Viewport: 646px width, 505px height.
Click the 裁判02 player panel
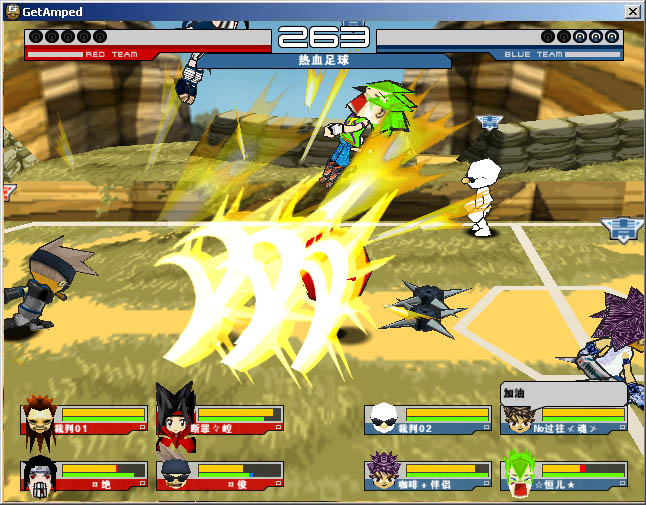coord(429,420)
